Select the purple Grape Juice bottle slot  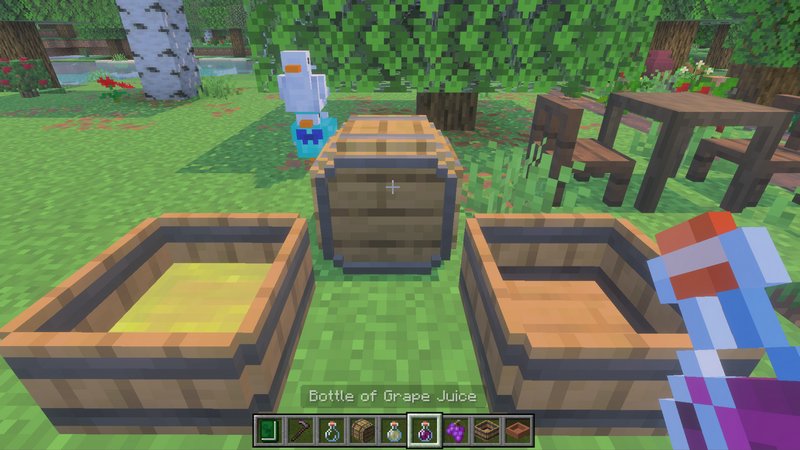(x=424, y=431)
